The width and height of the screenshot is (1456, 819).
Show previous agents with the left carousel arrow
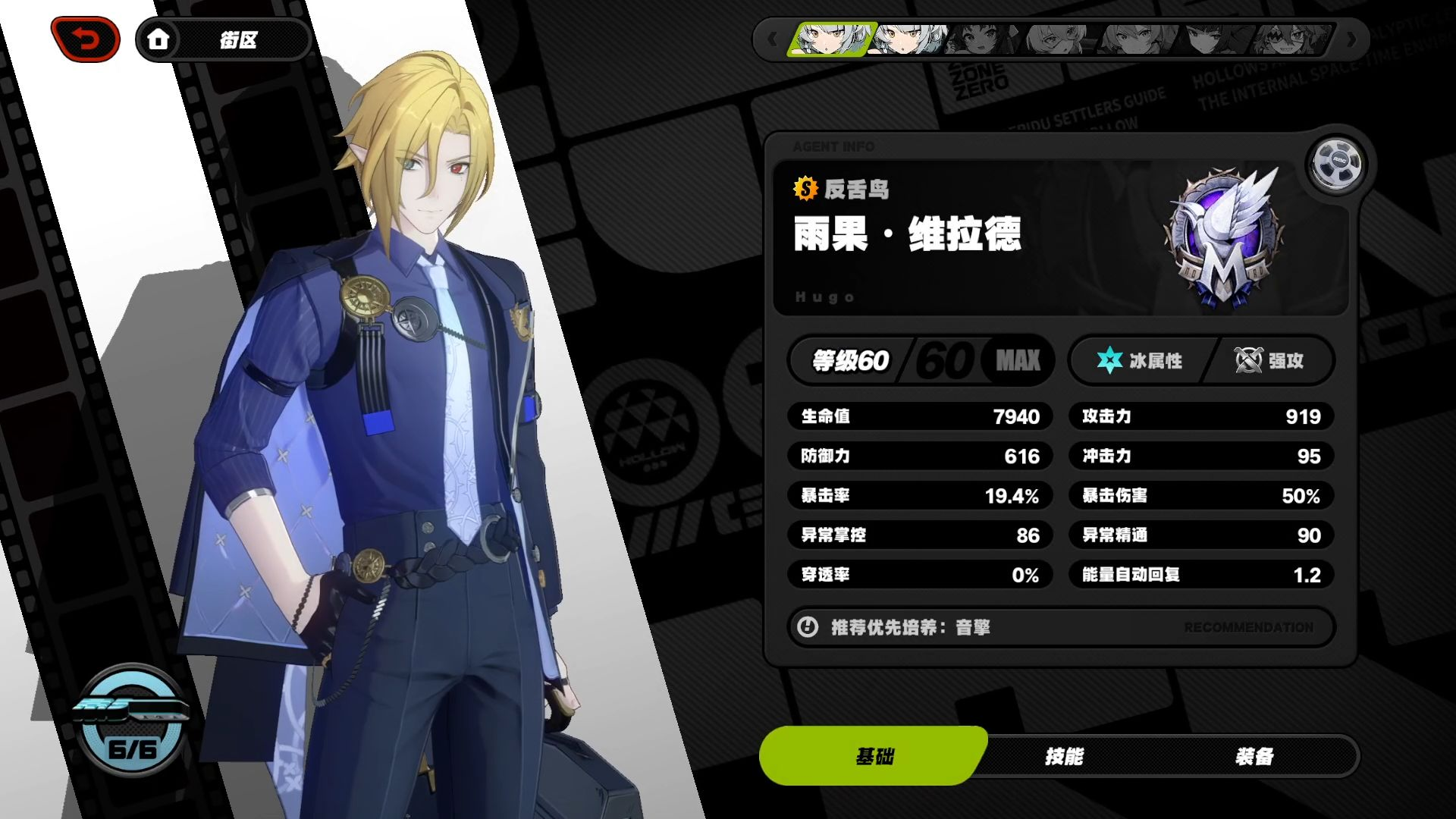(x=772, y=39)
